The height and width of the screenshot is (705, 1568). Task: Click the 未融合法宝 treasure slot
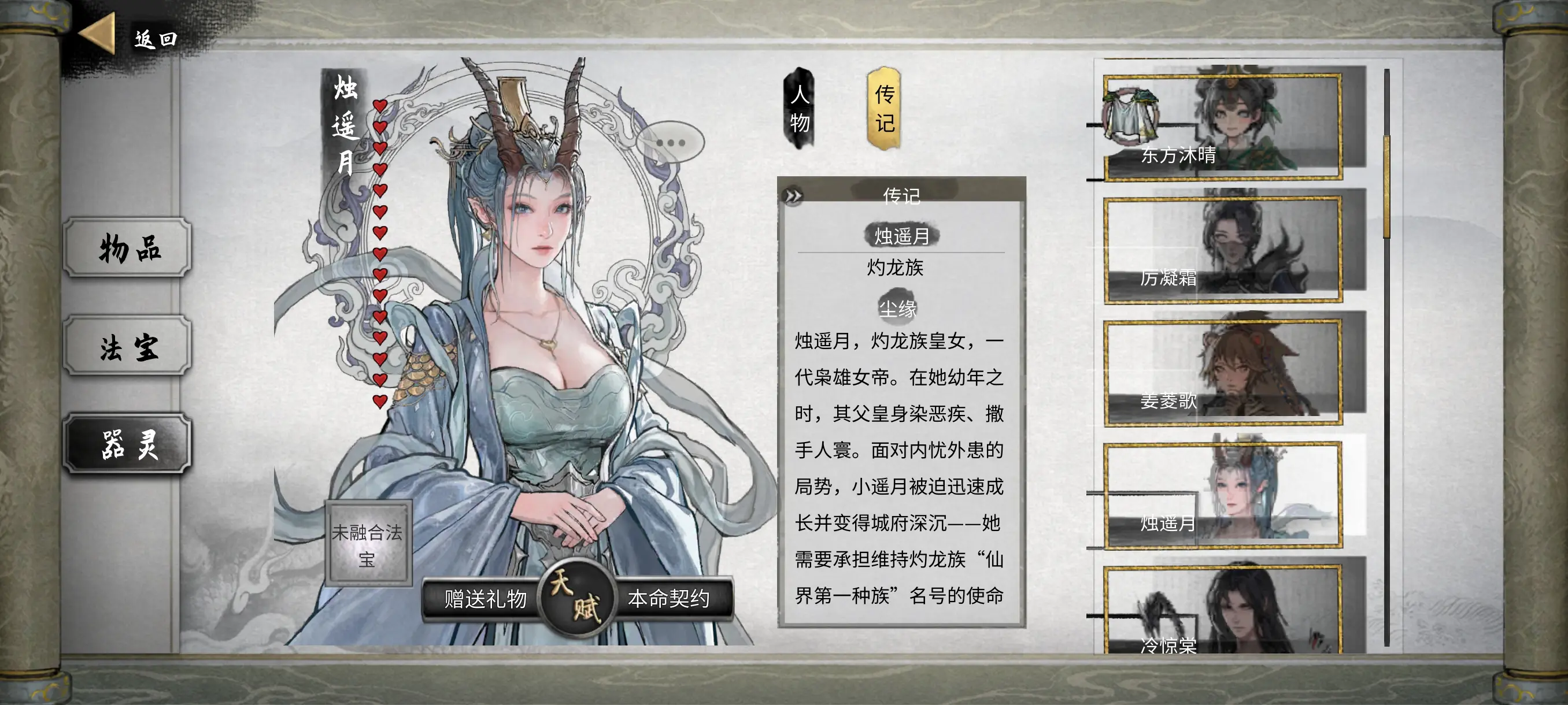point(368,544)
